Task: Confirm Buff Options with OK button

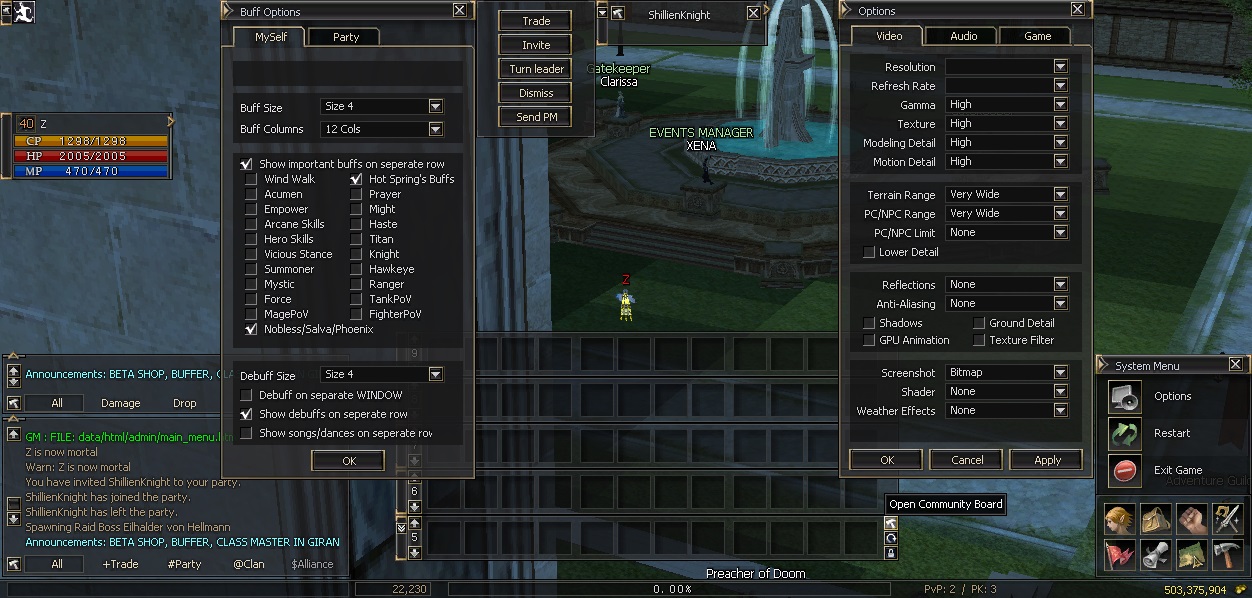Action: [x=348, y=461]
